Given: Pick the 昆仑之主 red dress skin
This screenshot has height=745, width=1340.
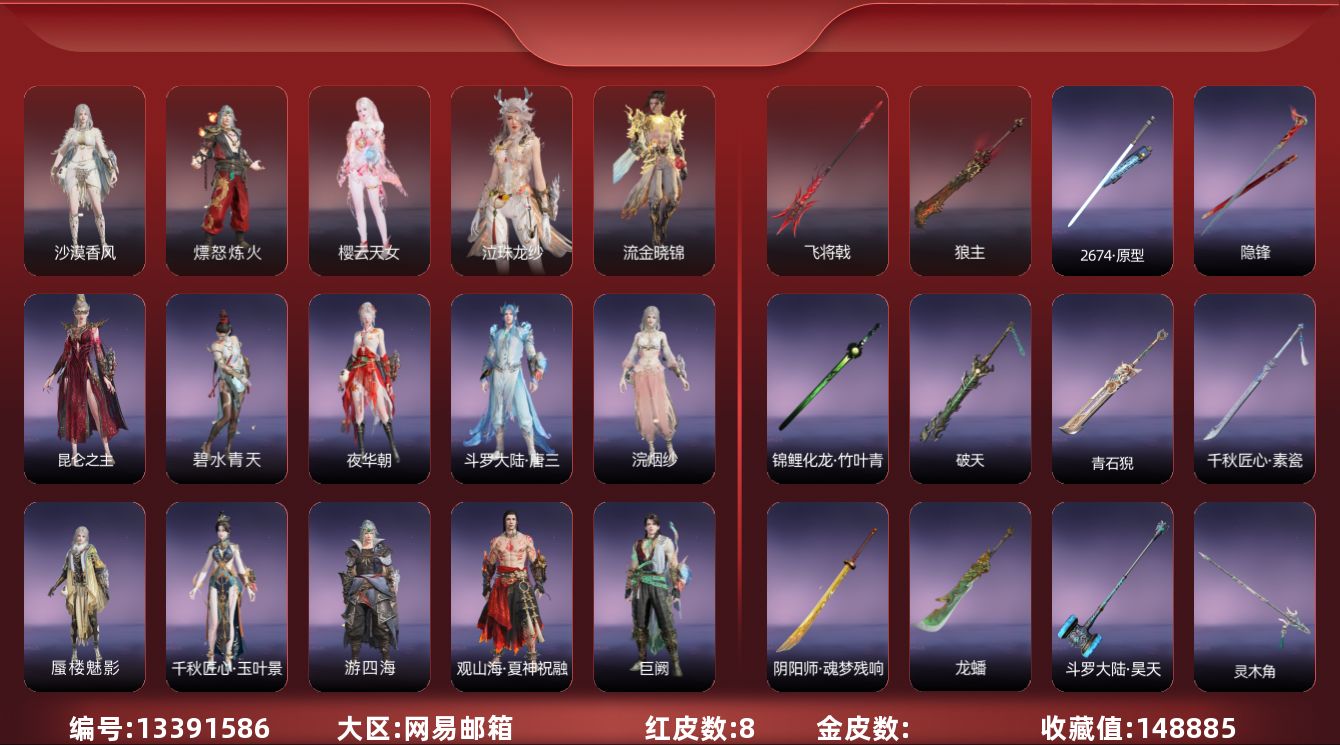Looking at the screenshot, I should [85, 388].
